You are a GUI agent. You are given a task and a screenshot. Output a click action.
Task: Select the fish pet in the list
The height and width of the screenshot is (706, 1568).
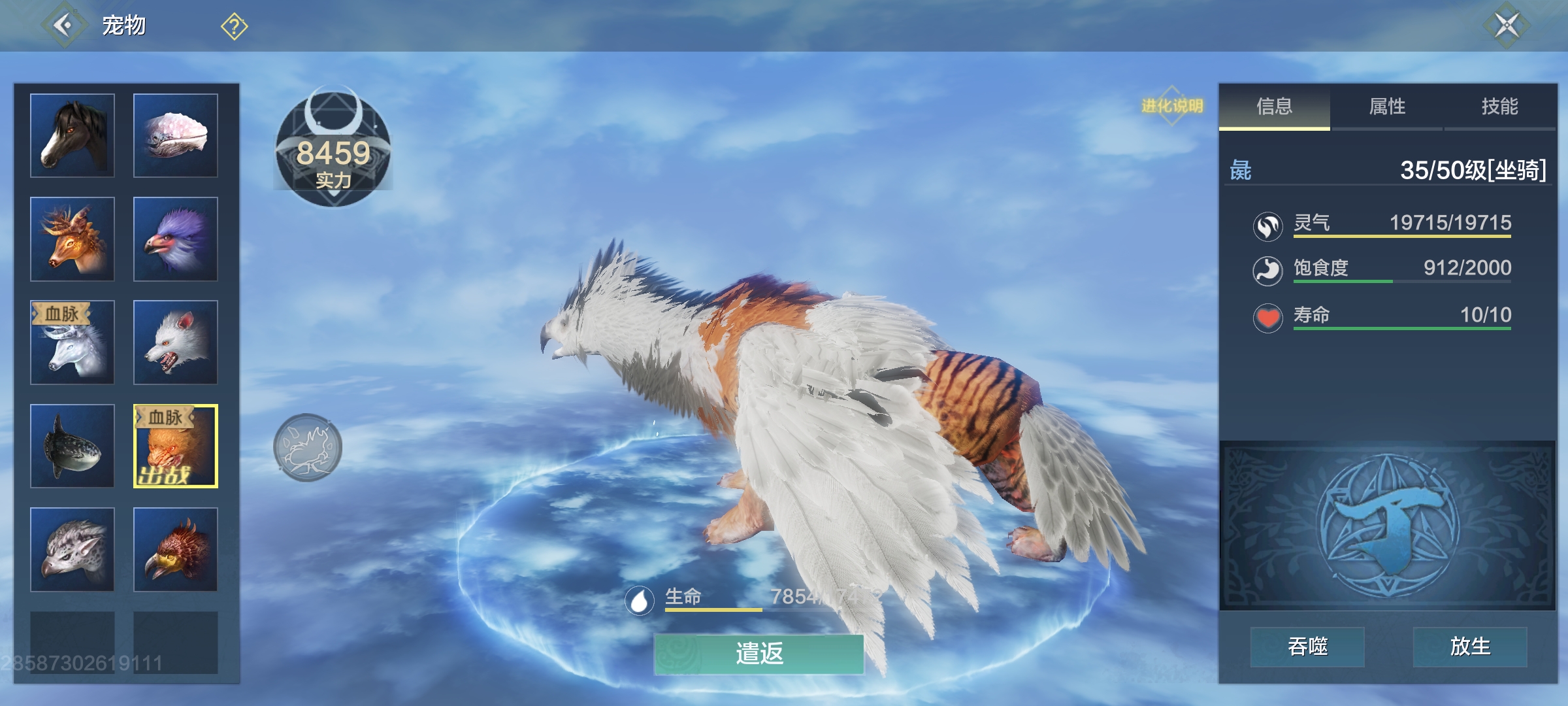point(72,446)
